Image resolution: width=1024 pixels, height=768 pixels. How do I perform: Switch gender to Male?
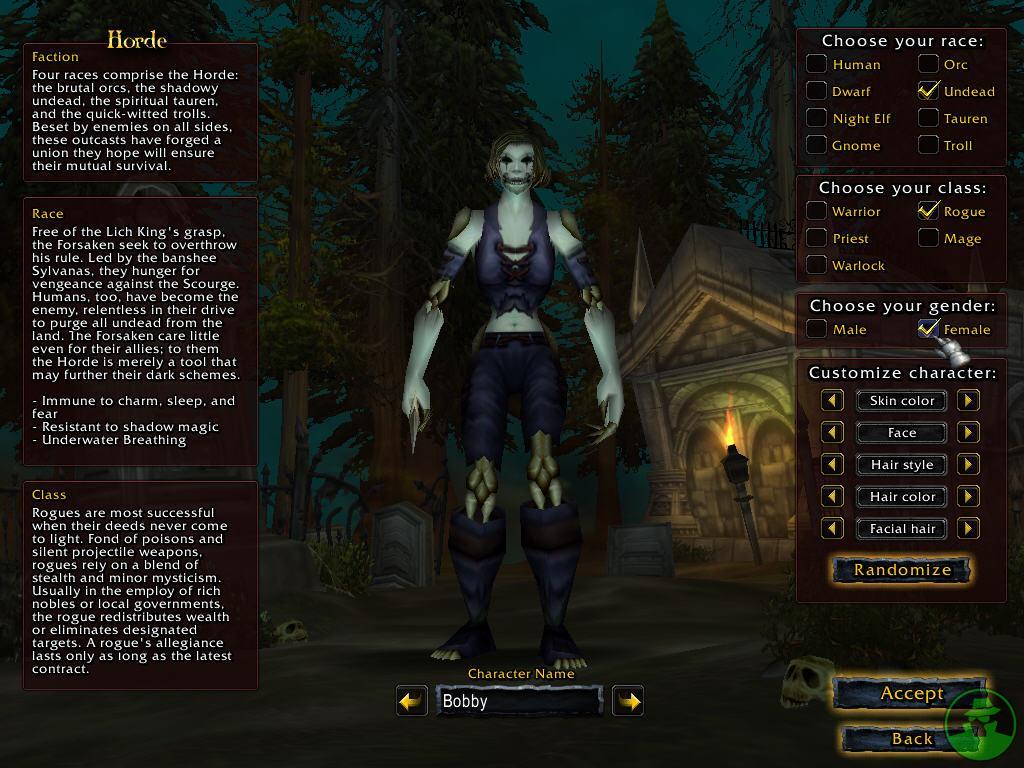[817, 329]
